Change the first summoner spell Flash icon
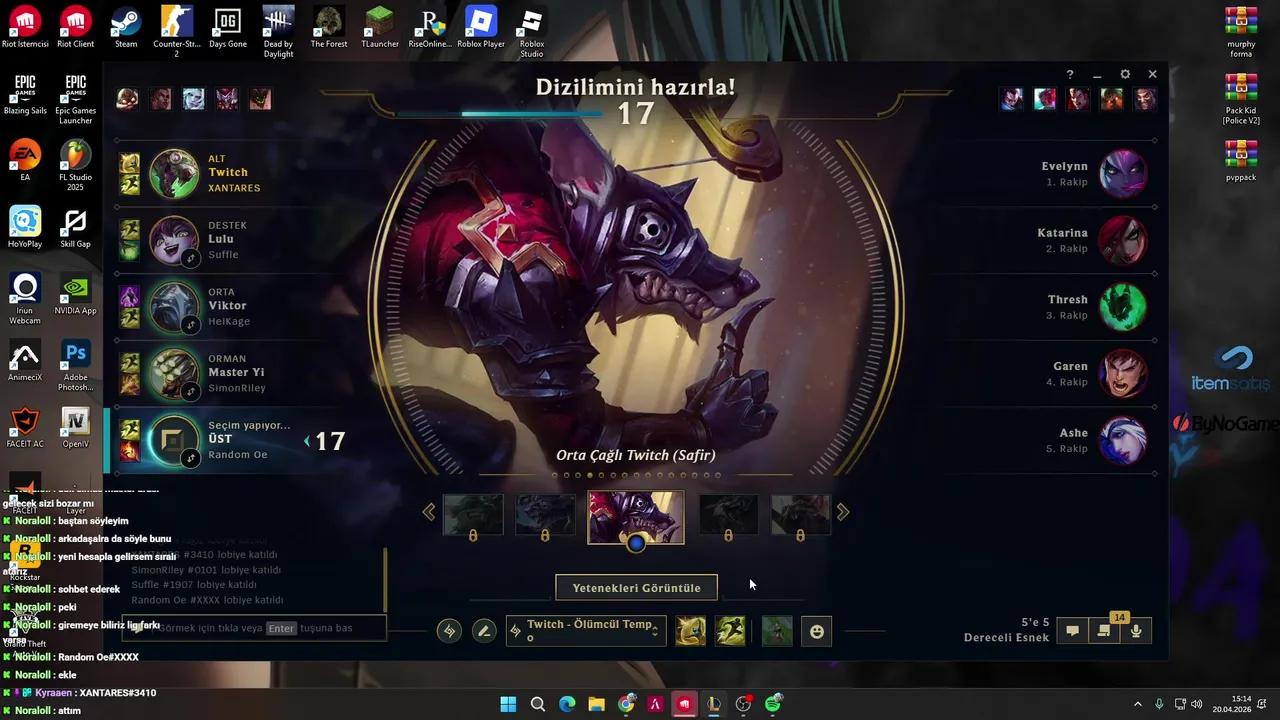 pyautogui.click(x=690, y=630)
